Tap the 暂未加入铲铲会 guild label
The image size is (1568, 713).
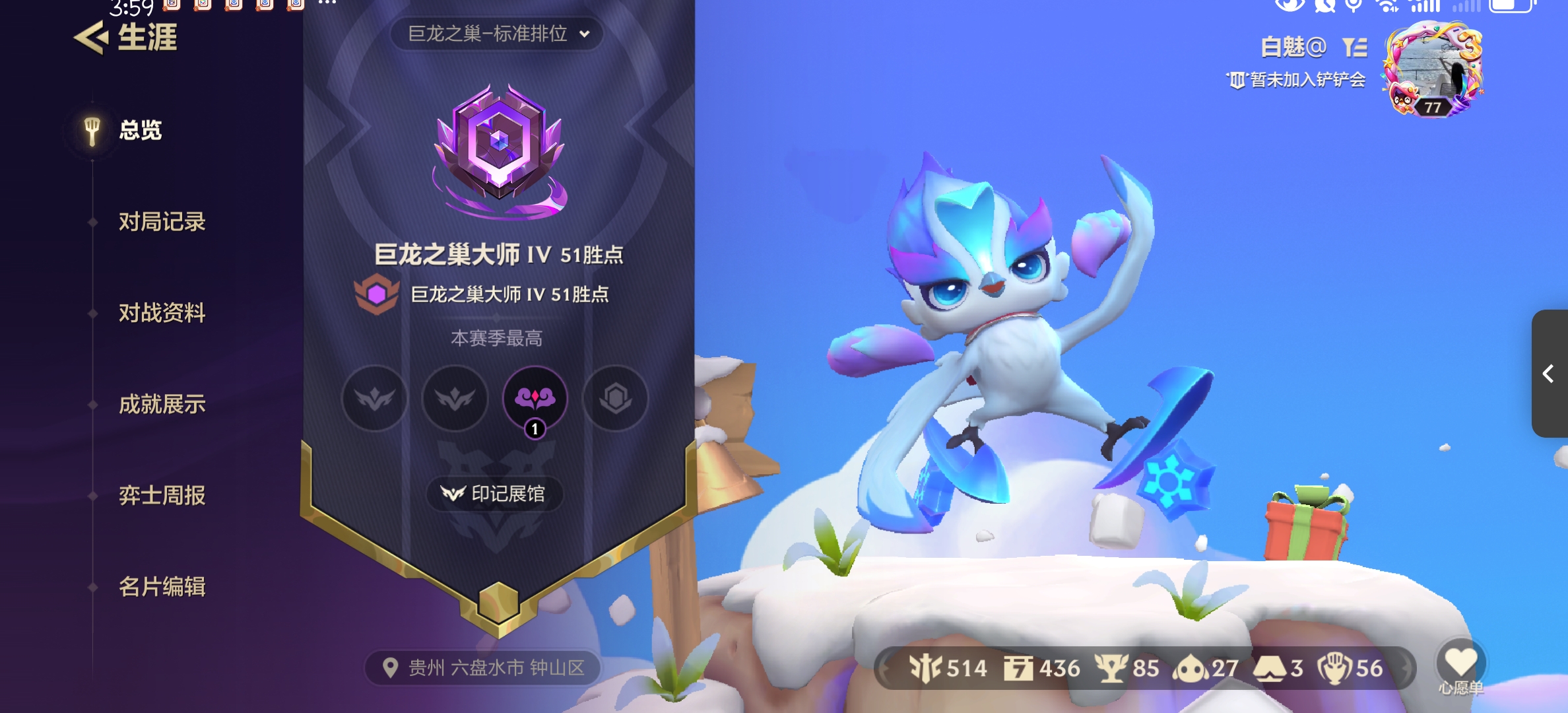[1298, 80]
